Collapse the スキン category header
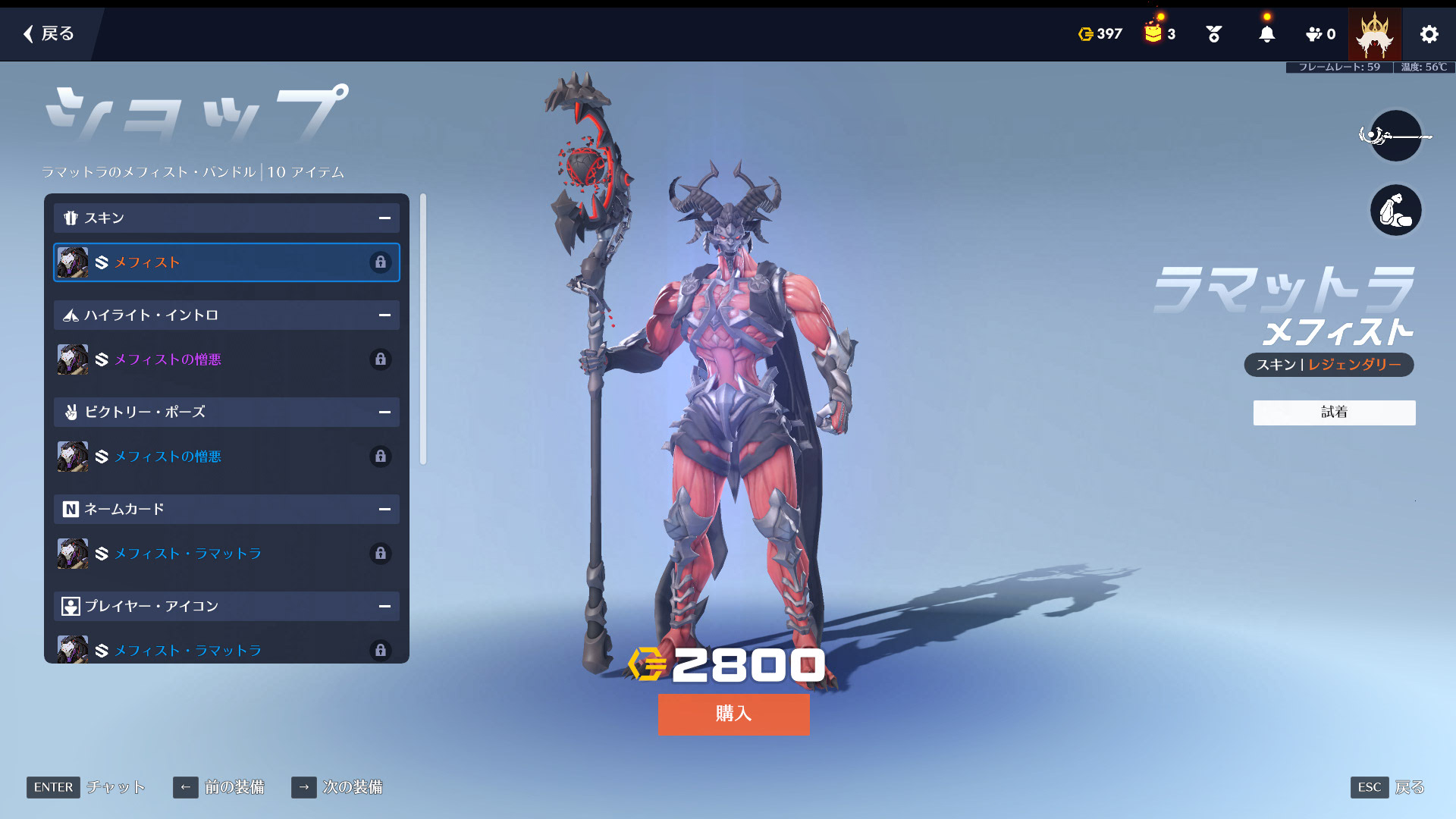The height and width of the screenshot is (819, 1456). [x=384, y=218]
